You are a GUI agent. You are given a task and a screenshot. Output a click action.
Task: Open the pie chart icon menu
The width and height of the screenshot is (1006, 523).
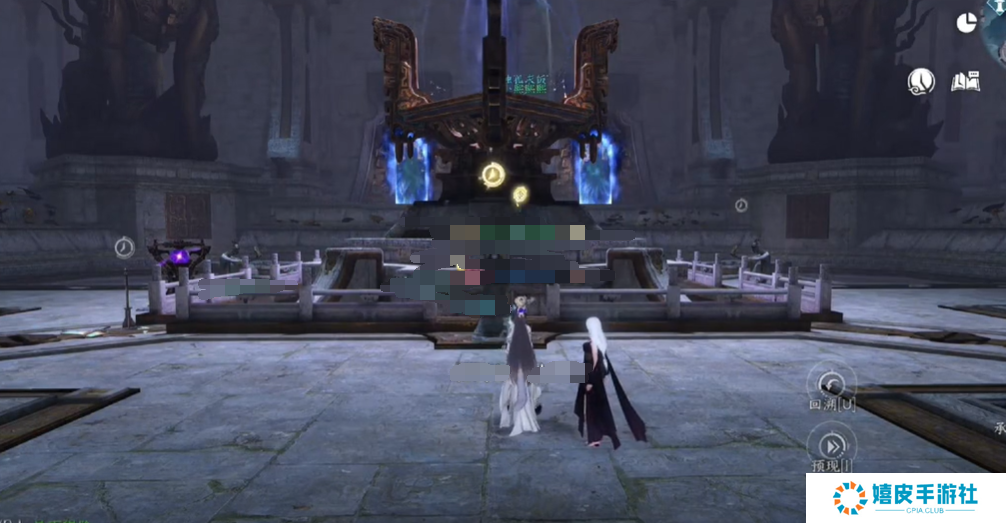[966, 23]
